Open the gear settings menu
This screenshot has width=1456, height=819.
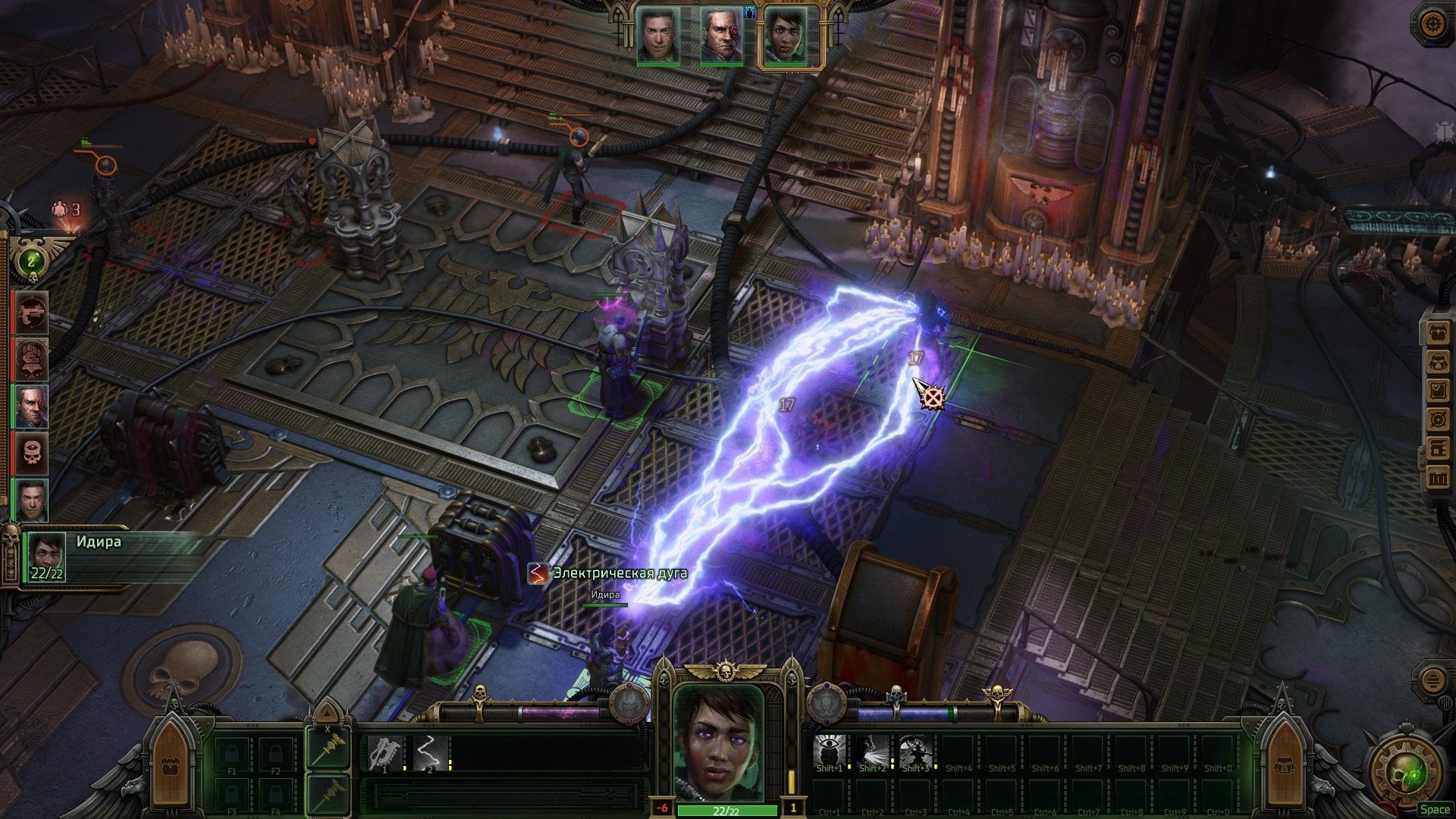[1432, 24]
